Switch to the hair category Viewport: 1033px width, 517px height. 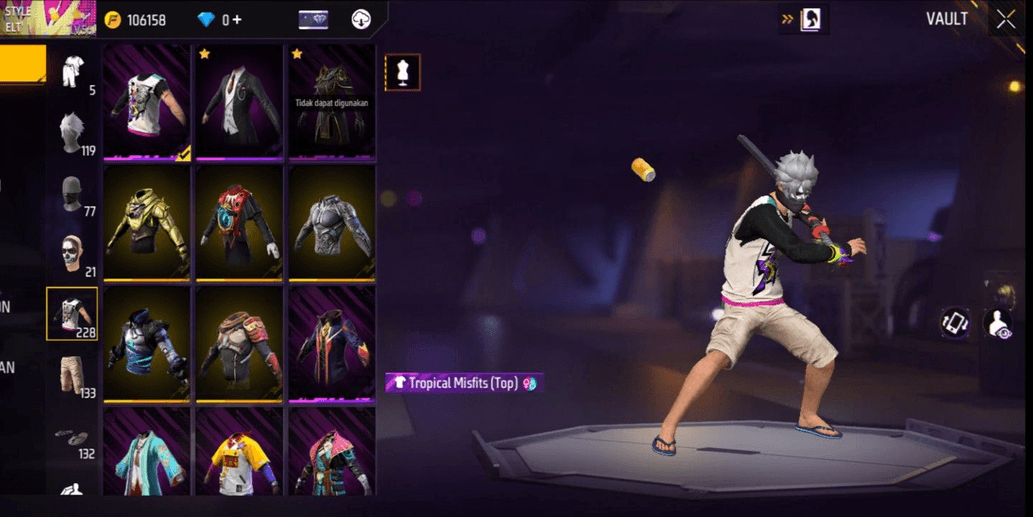[x=72, y=134]
